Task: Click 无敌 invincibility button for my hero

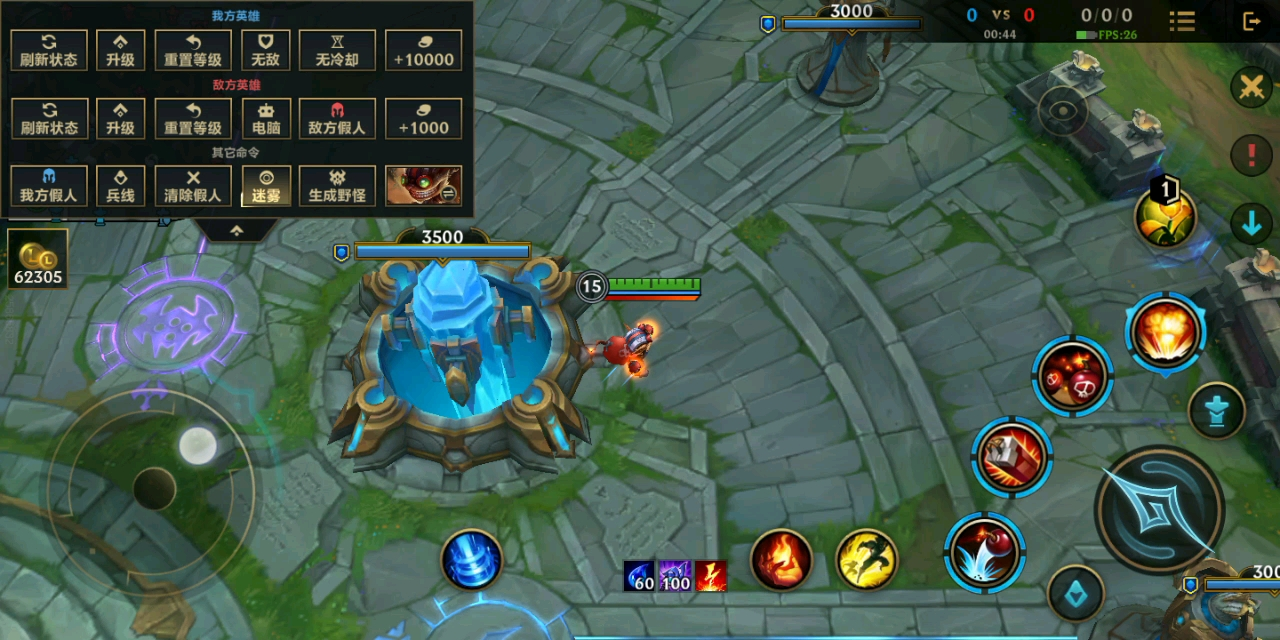Action: [266, 50]
